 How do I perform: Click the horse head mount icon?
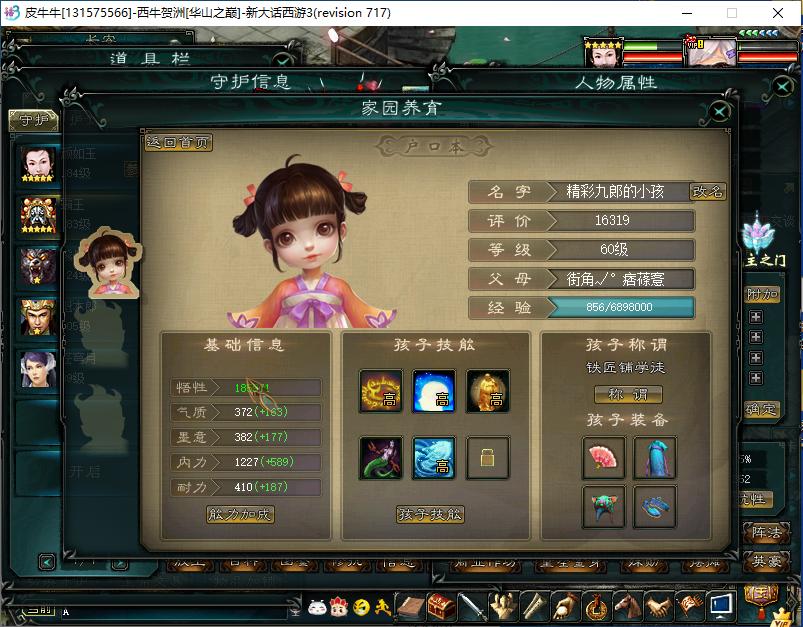pos(628,606)
